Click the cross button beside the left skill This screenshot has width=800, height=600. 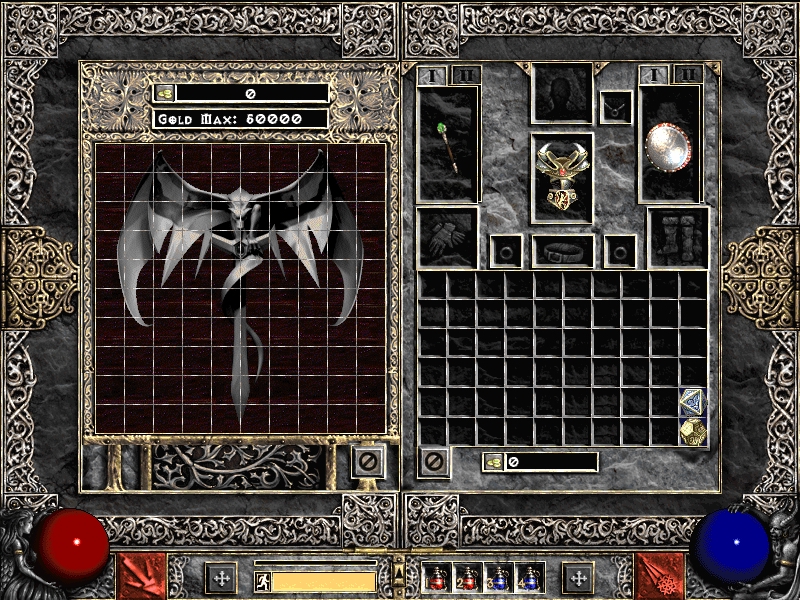pos(221,577)
